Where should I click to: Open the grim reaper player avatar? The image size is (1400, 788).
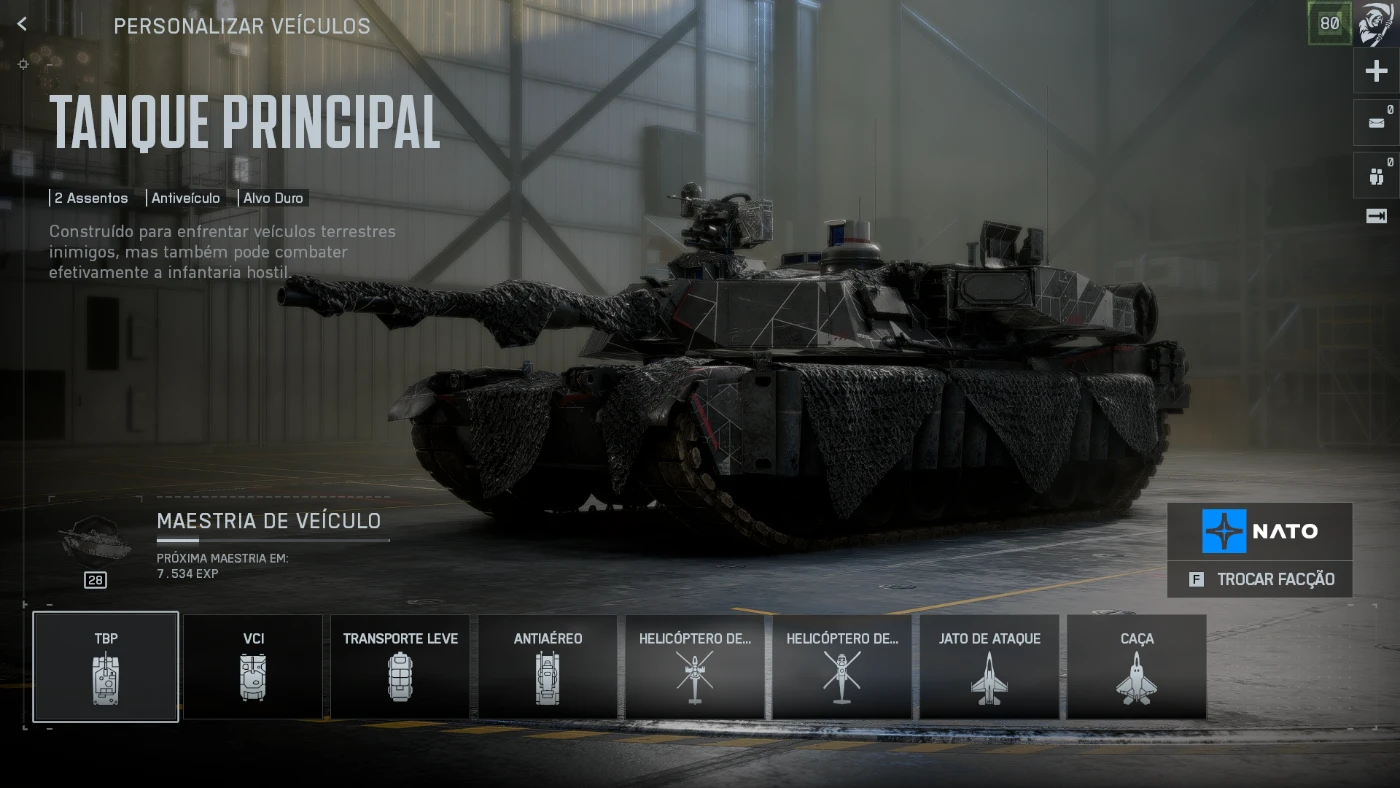[1377, 24]
